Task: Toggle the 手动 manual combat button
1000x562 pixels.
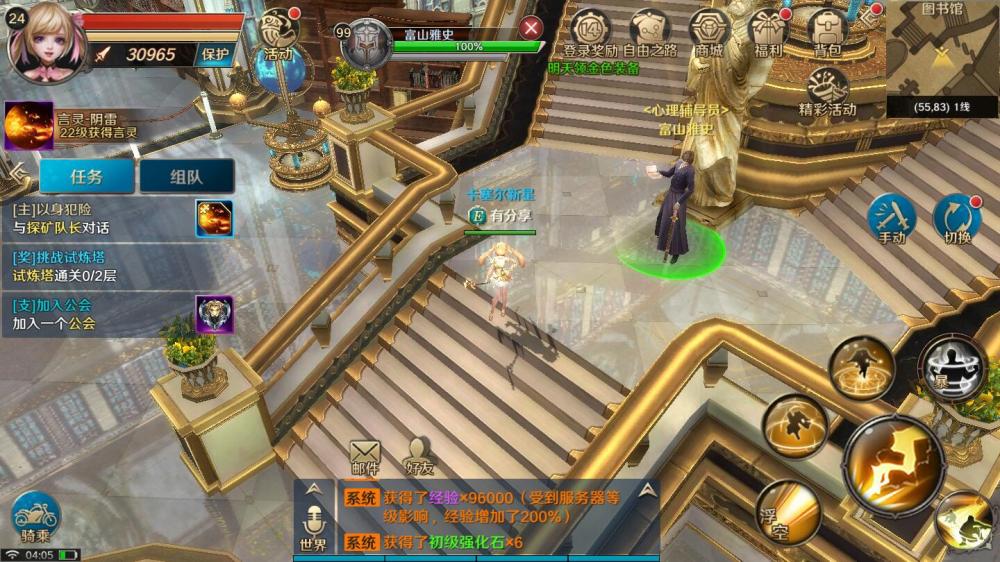Action: (891, 219)
